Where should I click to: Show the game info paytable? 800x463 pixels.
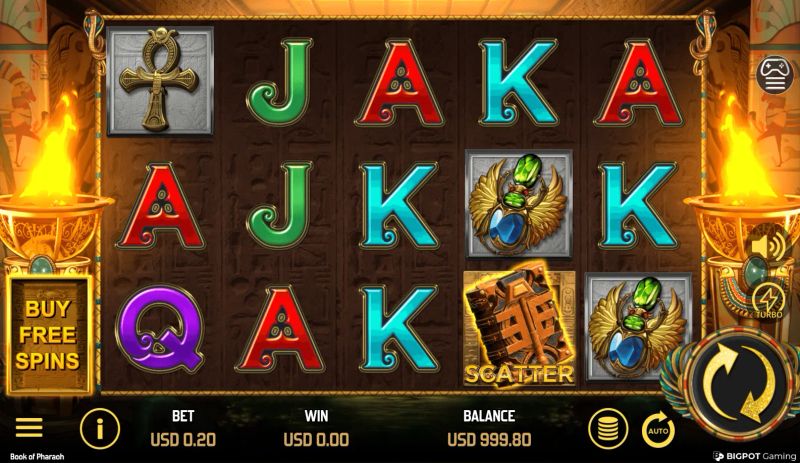pyautogui.click(x=99, y=429)
